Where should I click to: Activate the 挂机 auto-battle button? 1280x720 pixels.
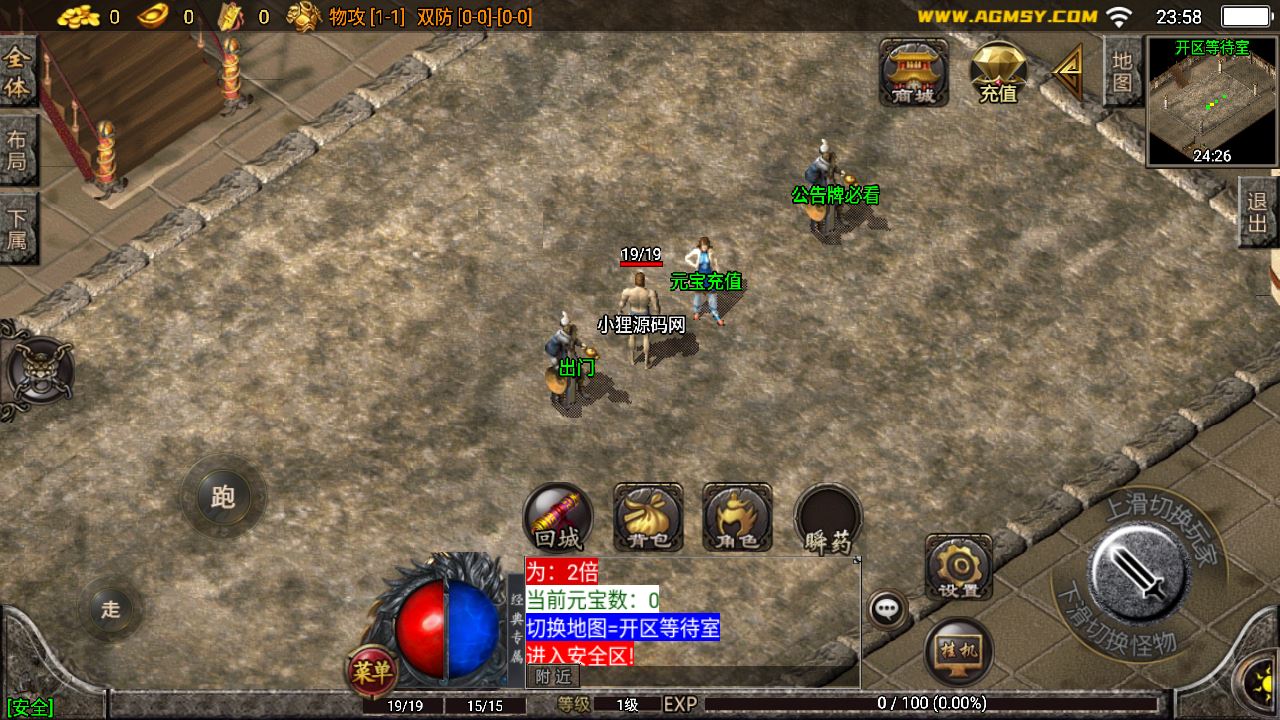(x=958, y=651)
